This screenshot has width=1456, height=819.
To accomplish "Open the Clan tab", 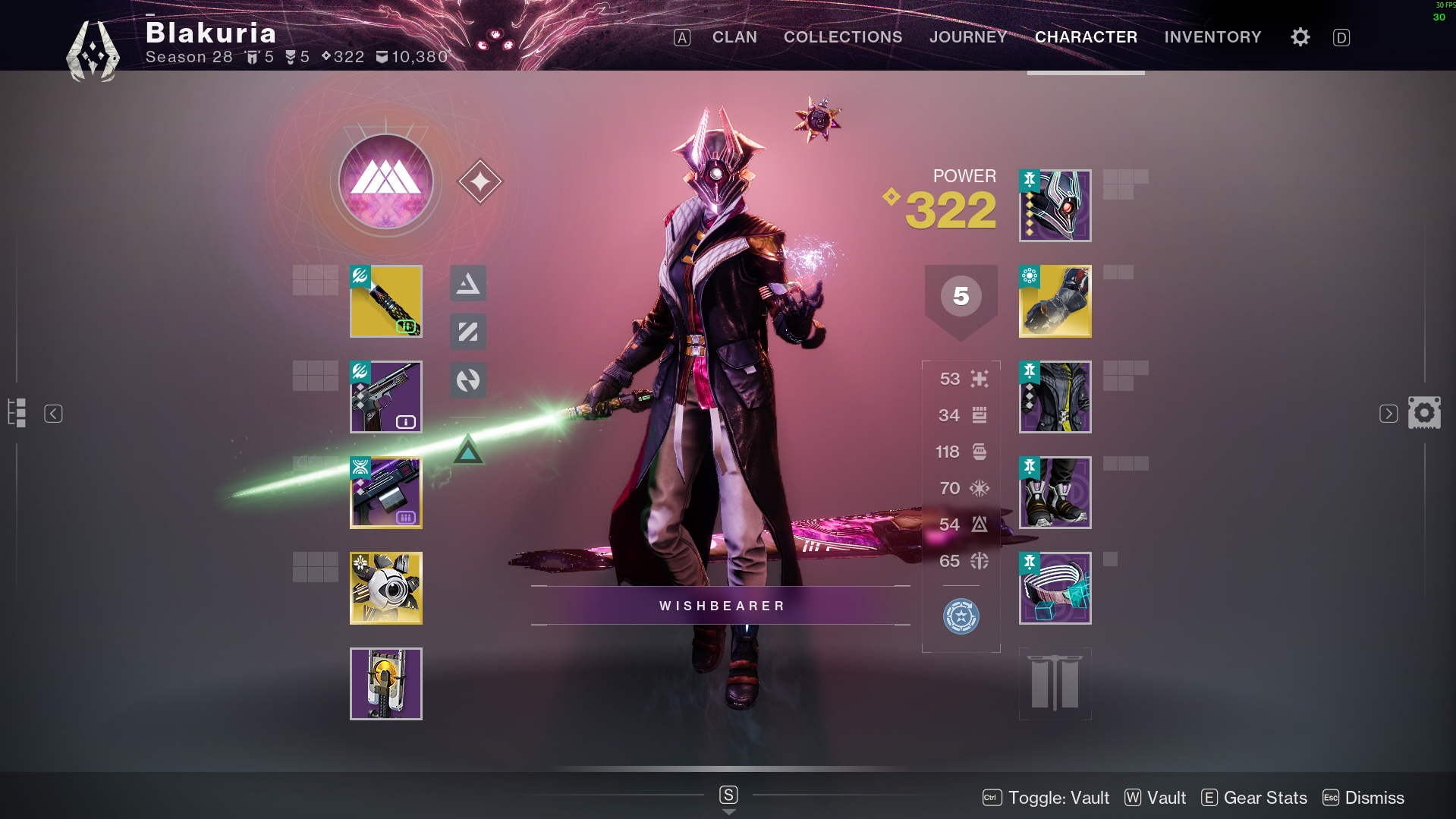I will click(x=734, y=37).
